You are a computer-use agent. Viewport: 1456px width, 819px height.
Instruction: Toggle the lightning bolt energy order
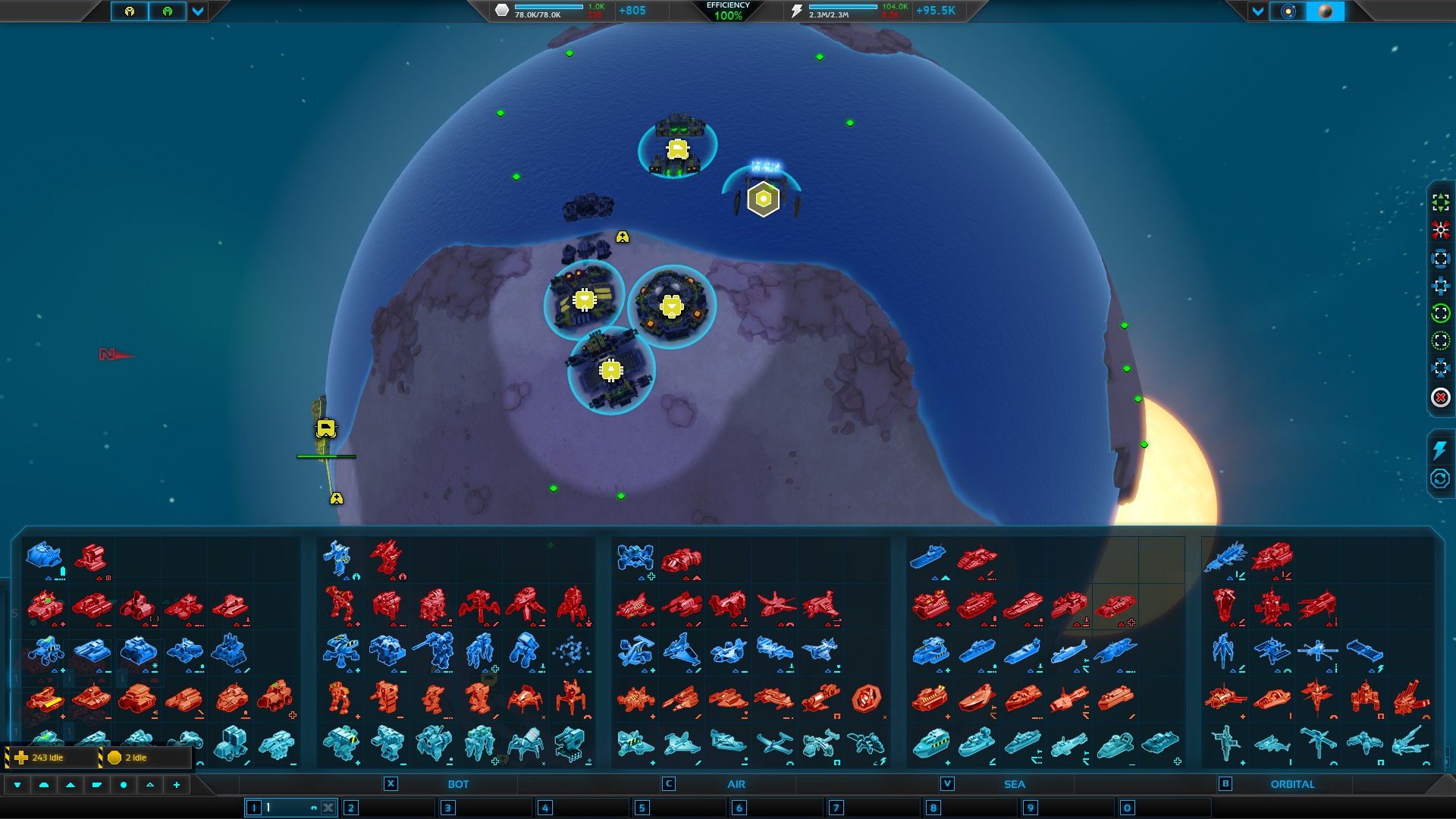click(1439, 450)
